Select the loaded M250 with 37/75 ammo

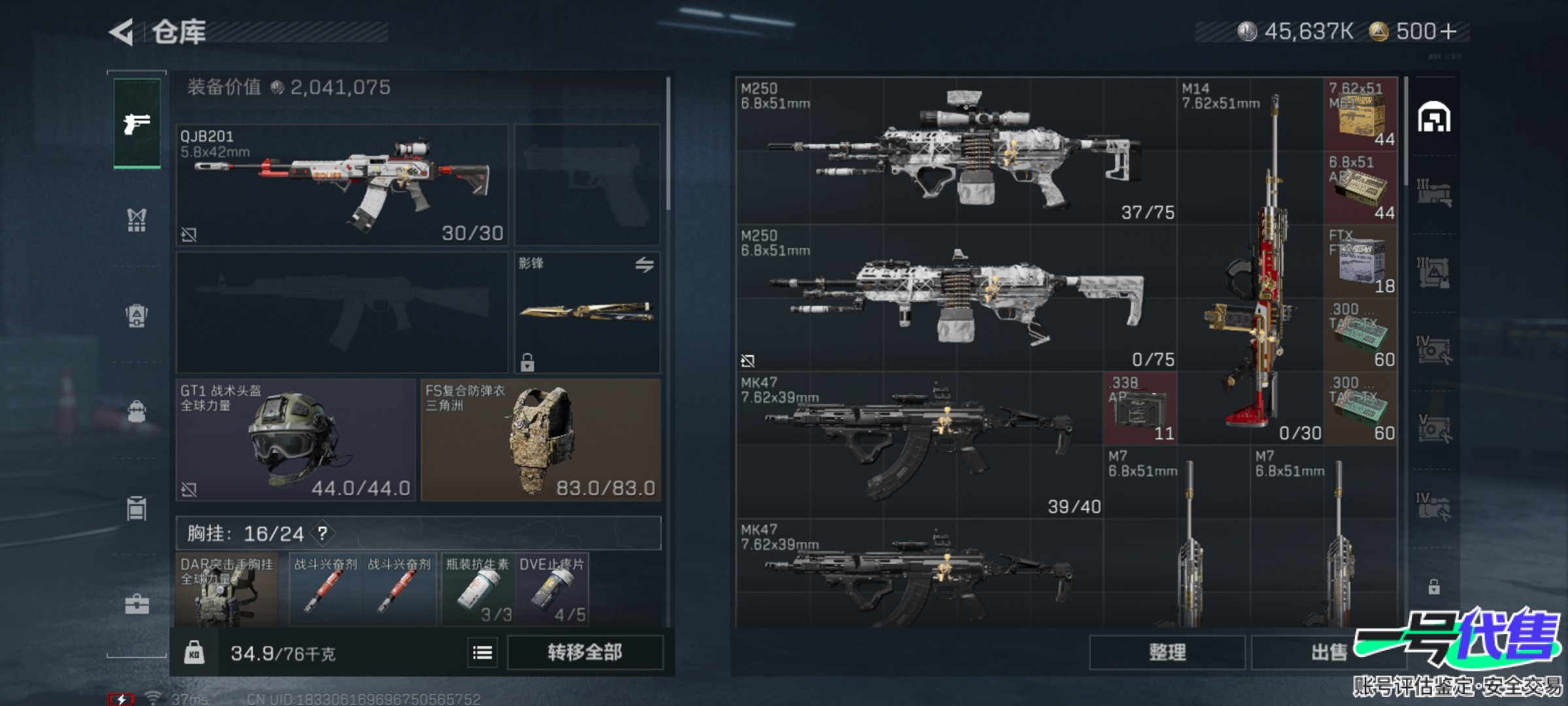pyautogui.click(x=956, y=152)
